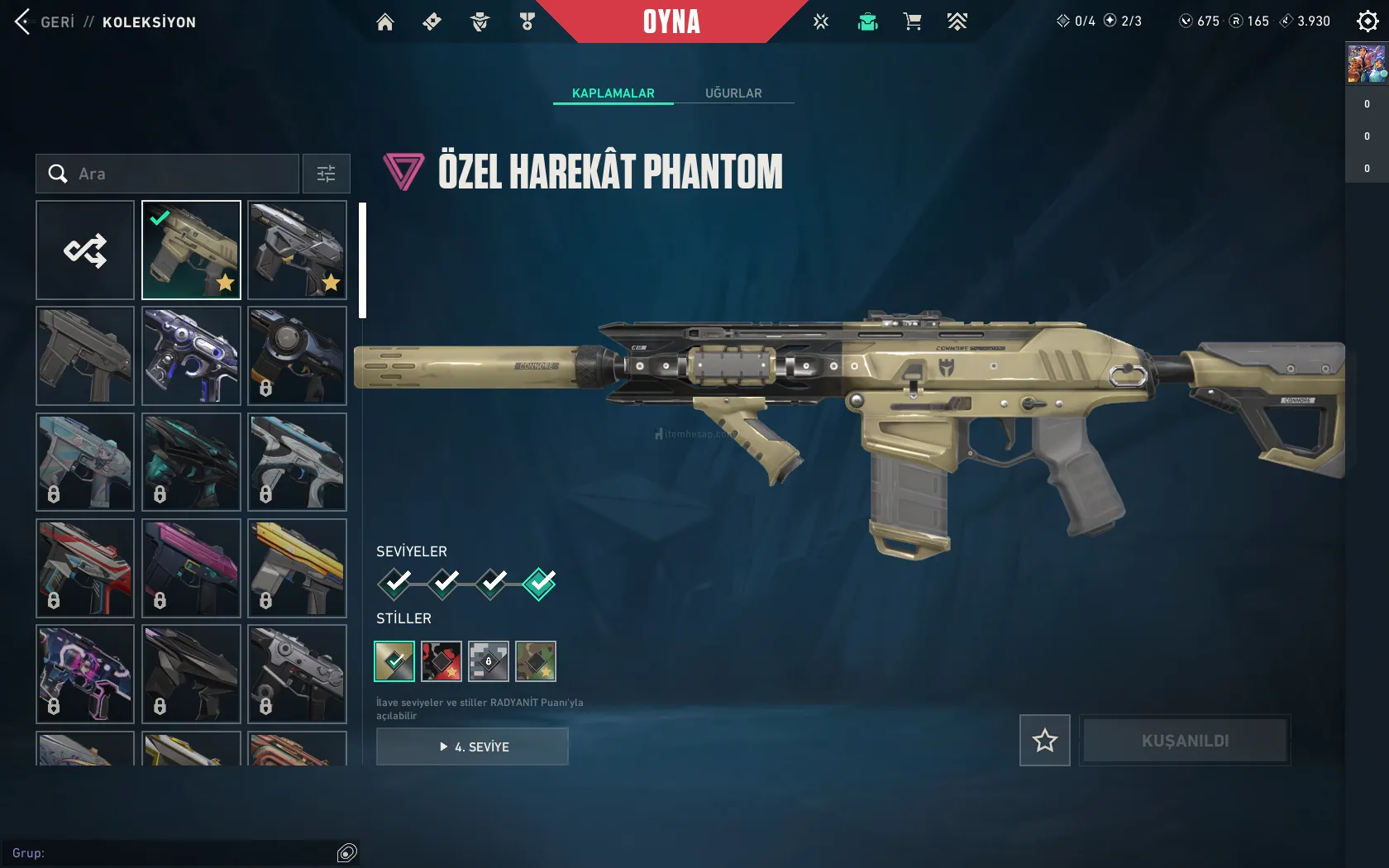Screen dimensions: 1389x868
Task: Click the KUŞANILDI equip button
Action: tap(1185, 740)
